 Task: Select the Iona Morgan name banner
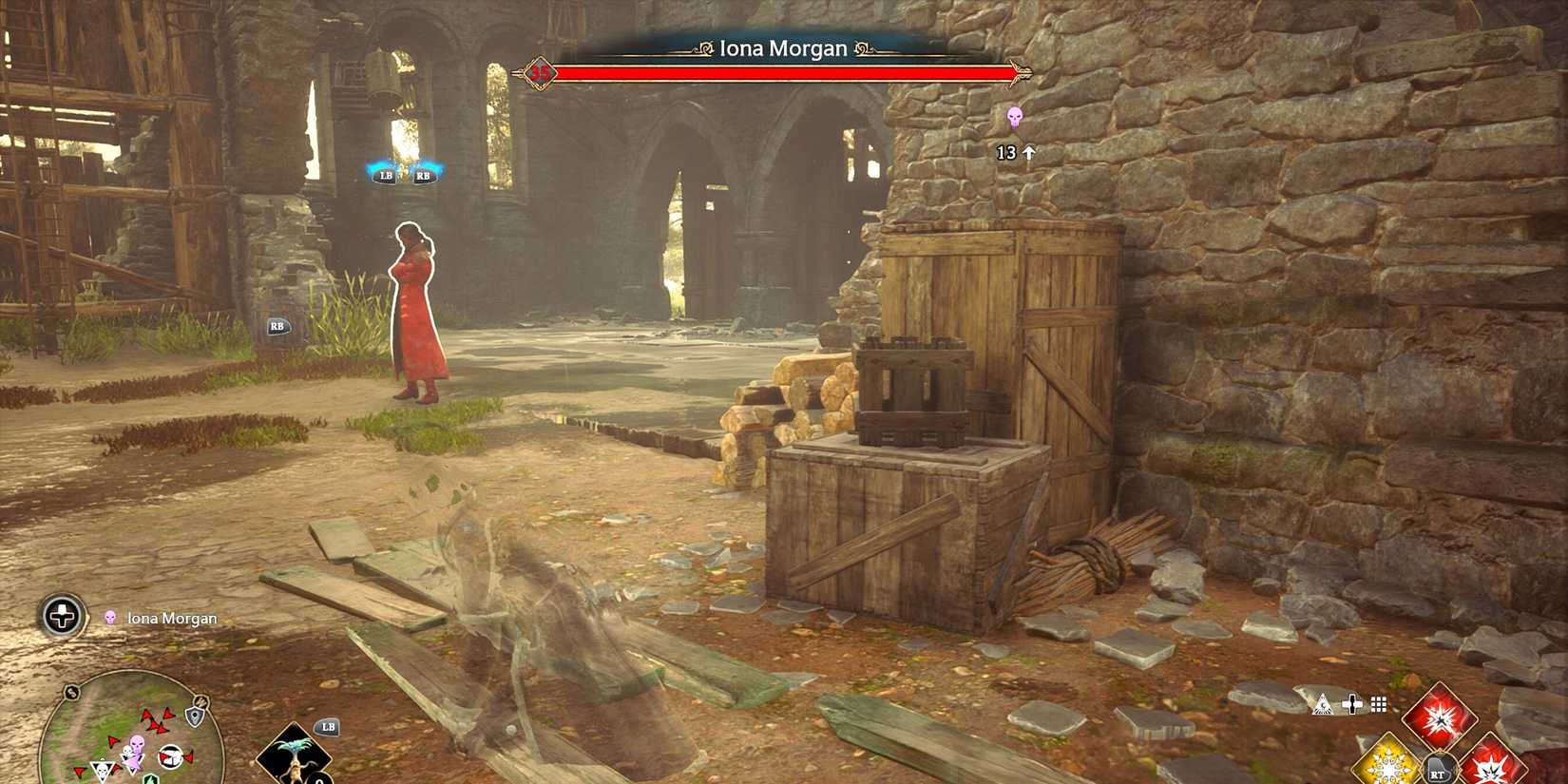coord(785,48)
